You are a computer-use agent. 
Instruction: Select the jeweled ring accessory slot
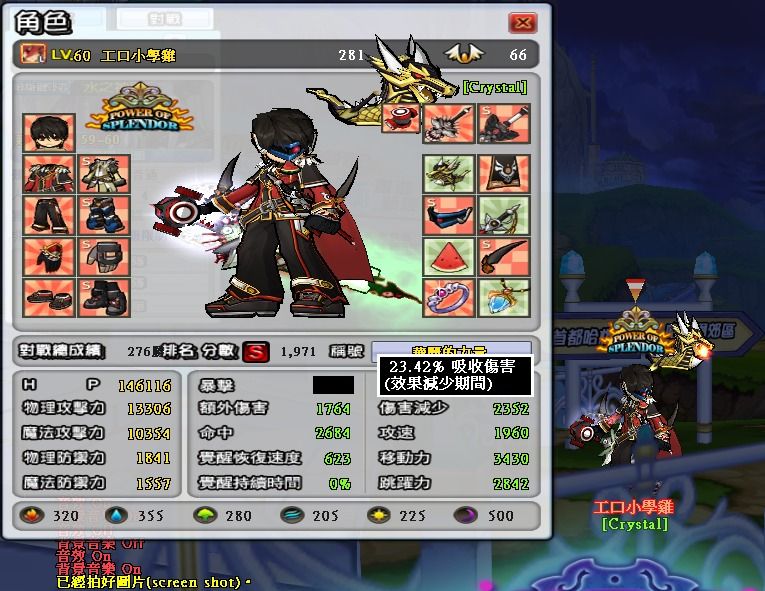point(448,297)
